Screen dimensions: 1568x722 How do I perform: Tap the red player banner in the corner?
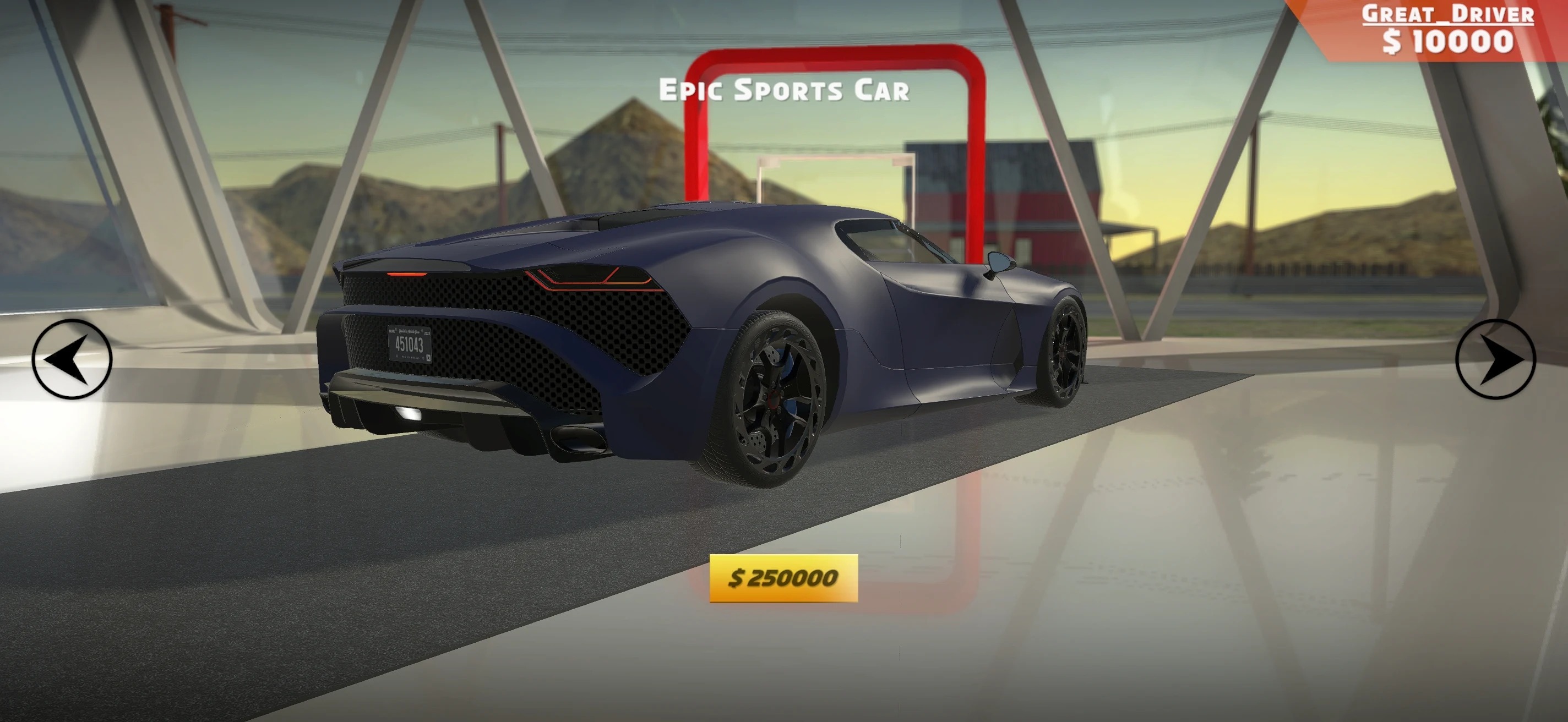click(1436, 30)
